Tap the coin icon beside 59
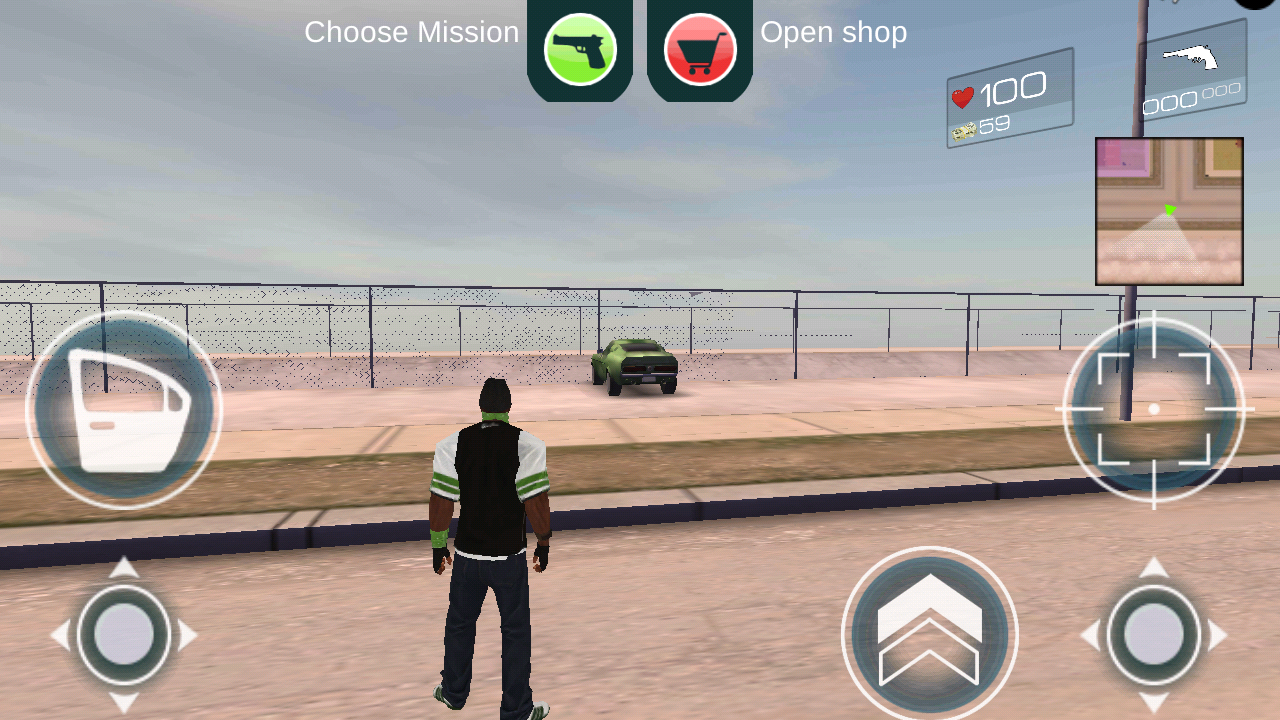 point(966,130)
